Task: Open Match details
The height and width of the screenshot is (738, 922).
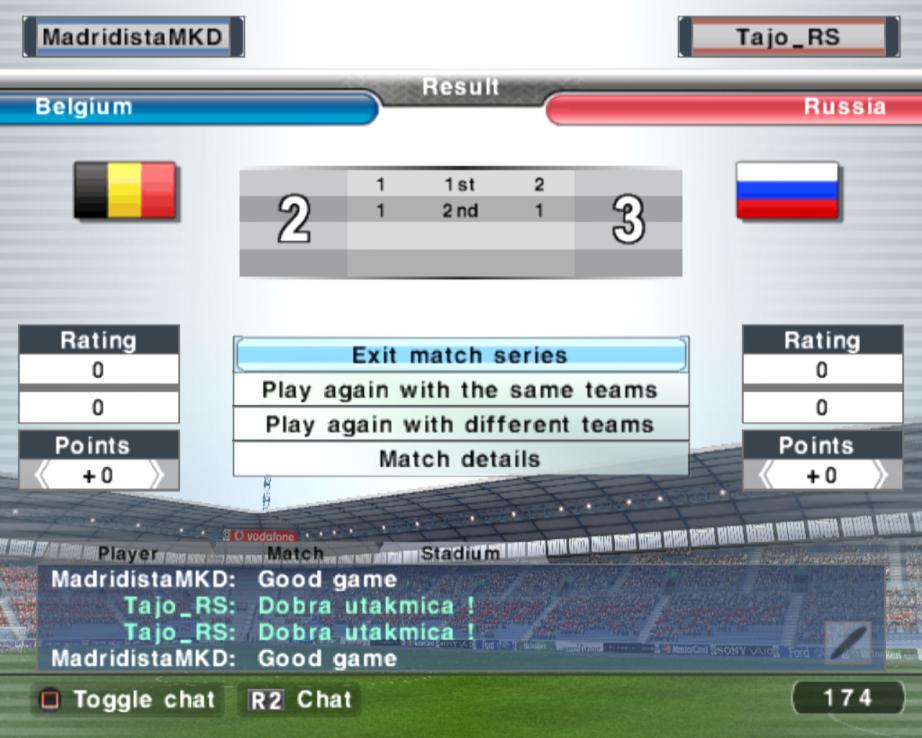Action: (x=460, y=460)
